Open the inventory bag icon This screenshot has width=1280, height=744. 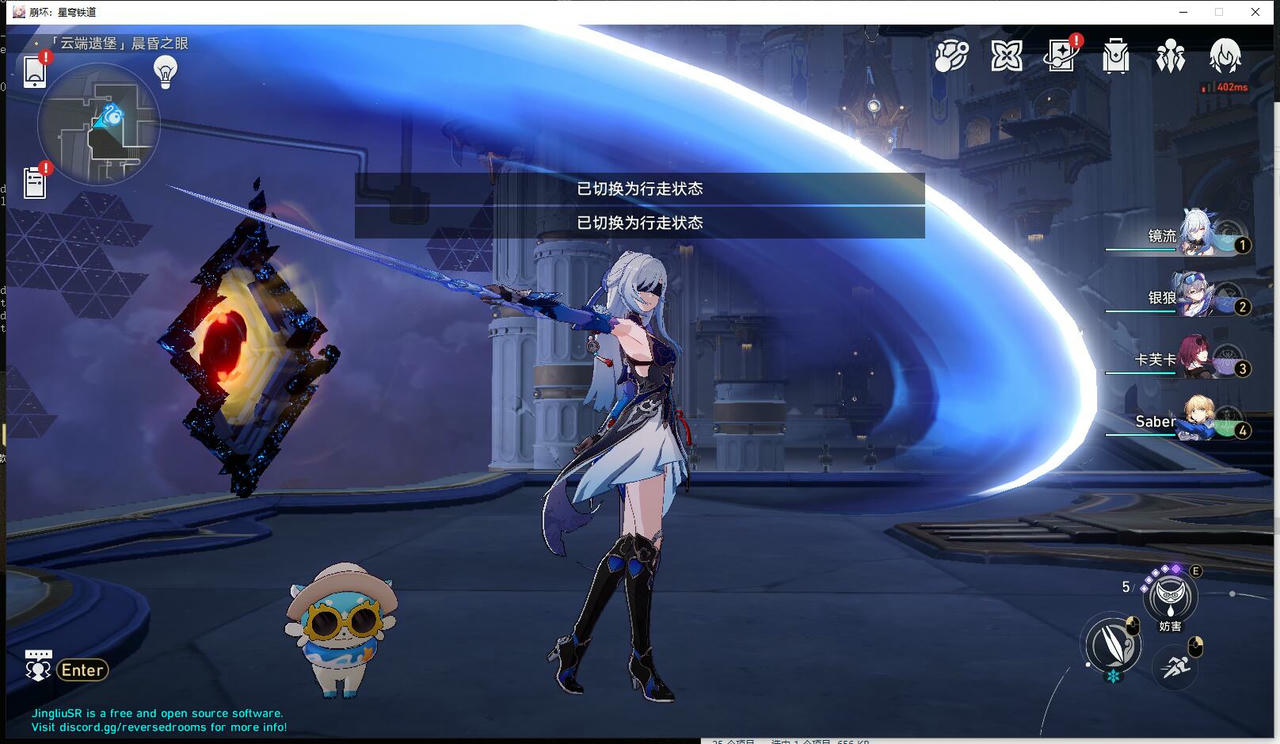point(1116,57)
